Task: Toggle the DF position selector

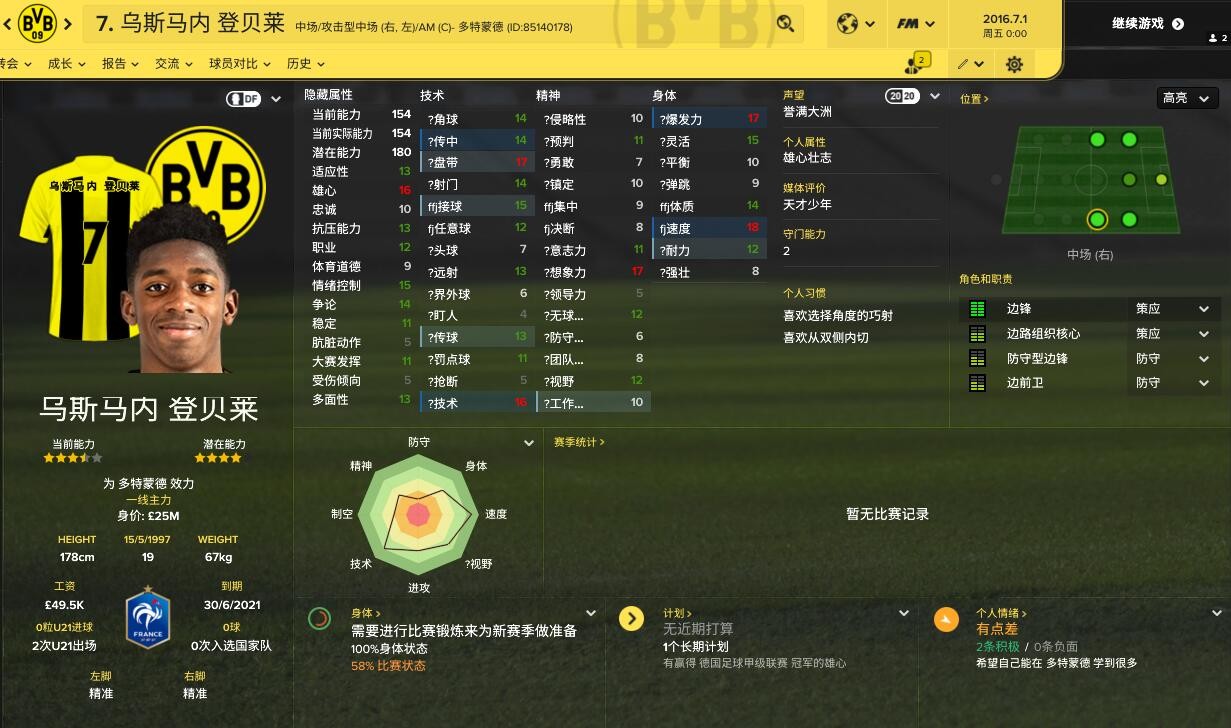Action: 254,99
